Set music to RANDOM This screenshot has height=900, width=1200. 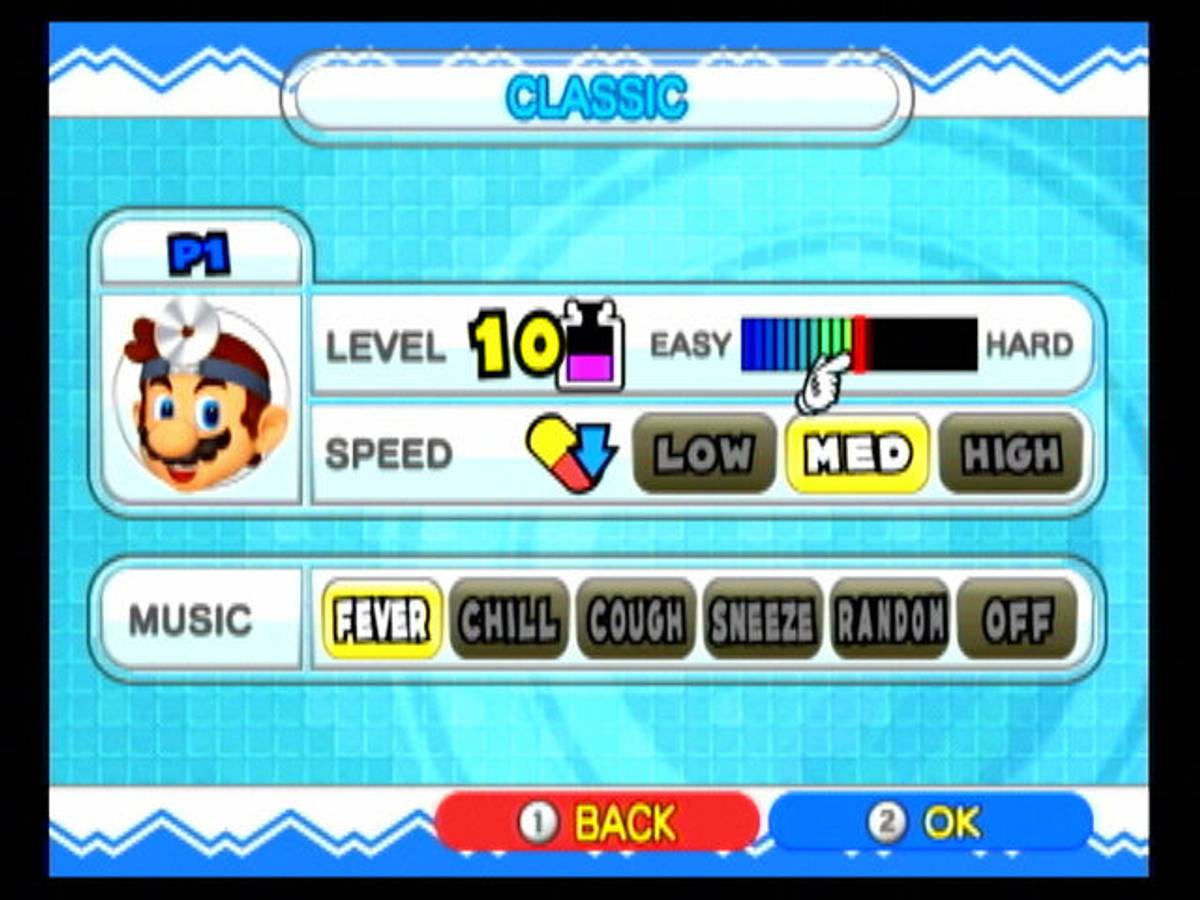pos(890,620)
